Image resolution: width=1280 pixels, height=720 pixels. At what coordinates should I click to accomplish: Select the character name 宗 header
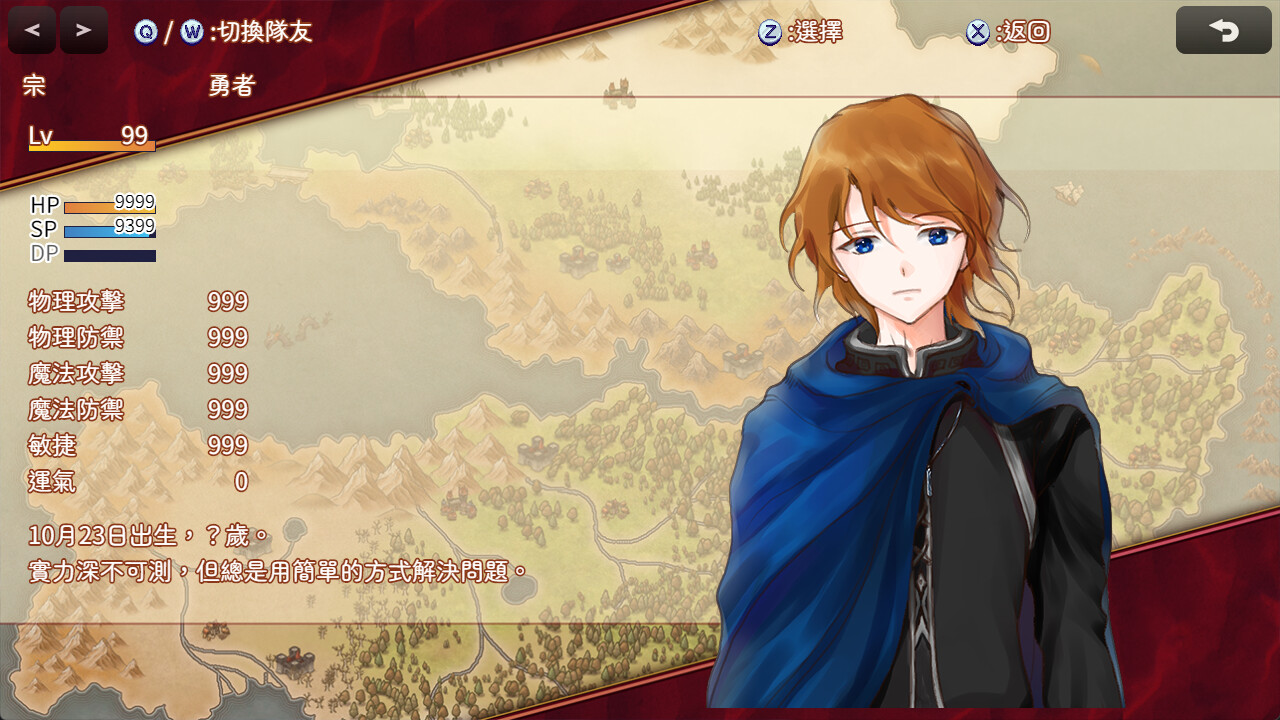point(33,85)
